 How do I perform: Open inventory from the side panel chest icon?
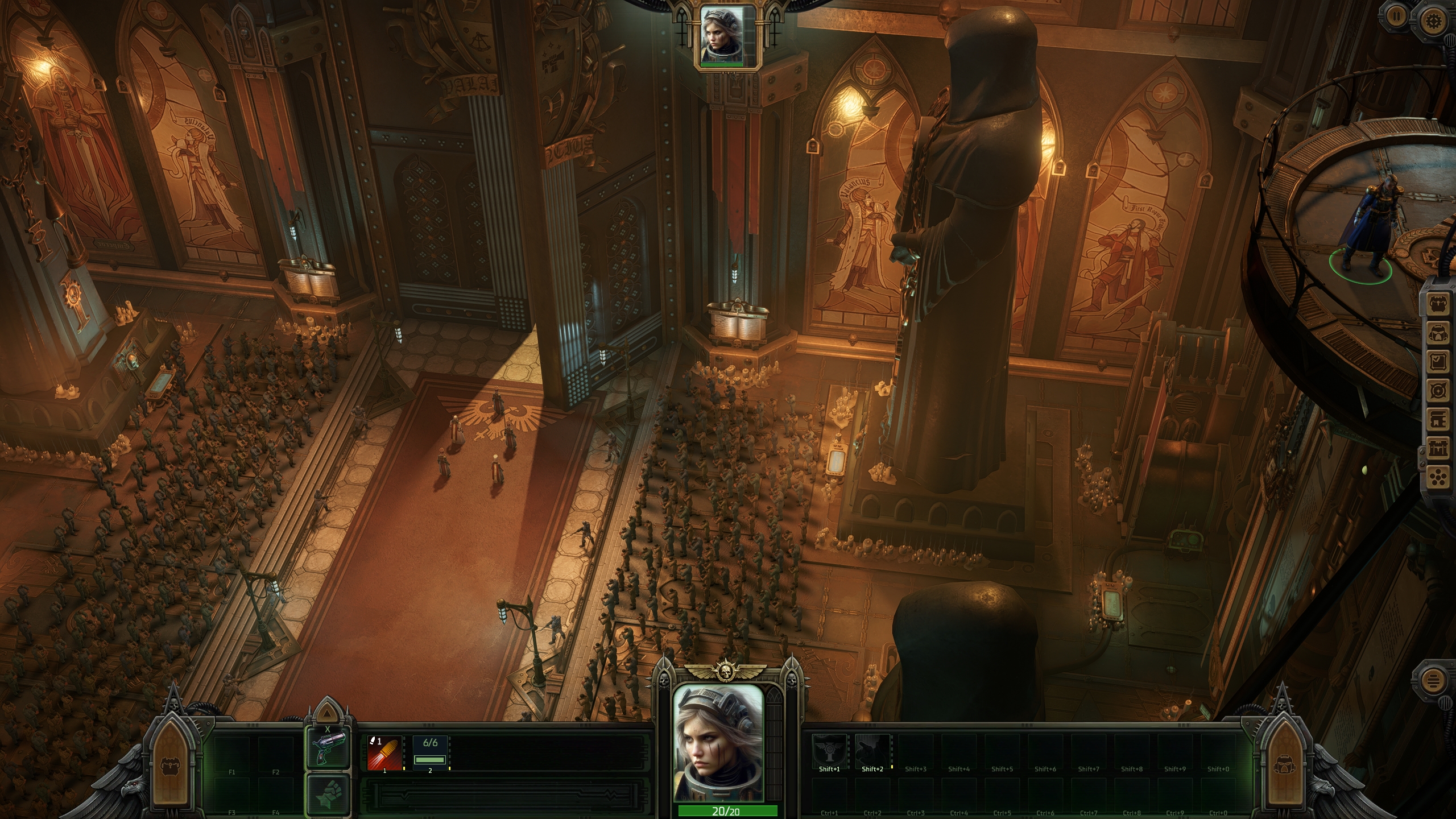pos(1439,304)
